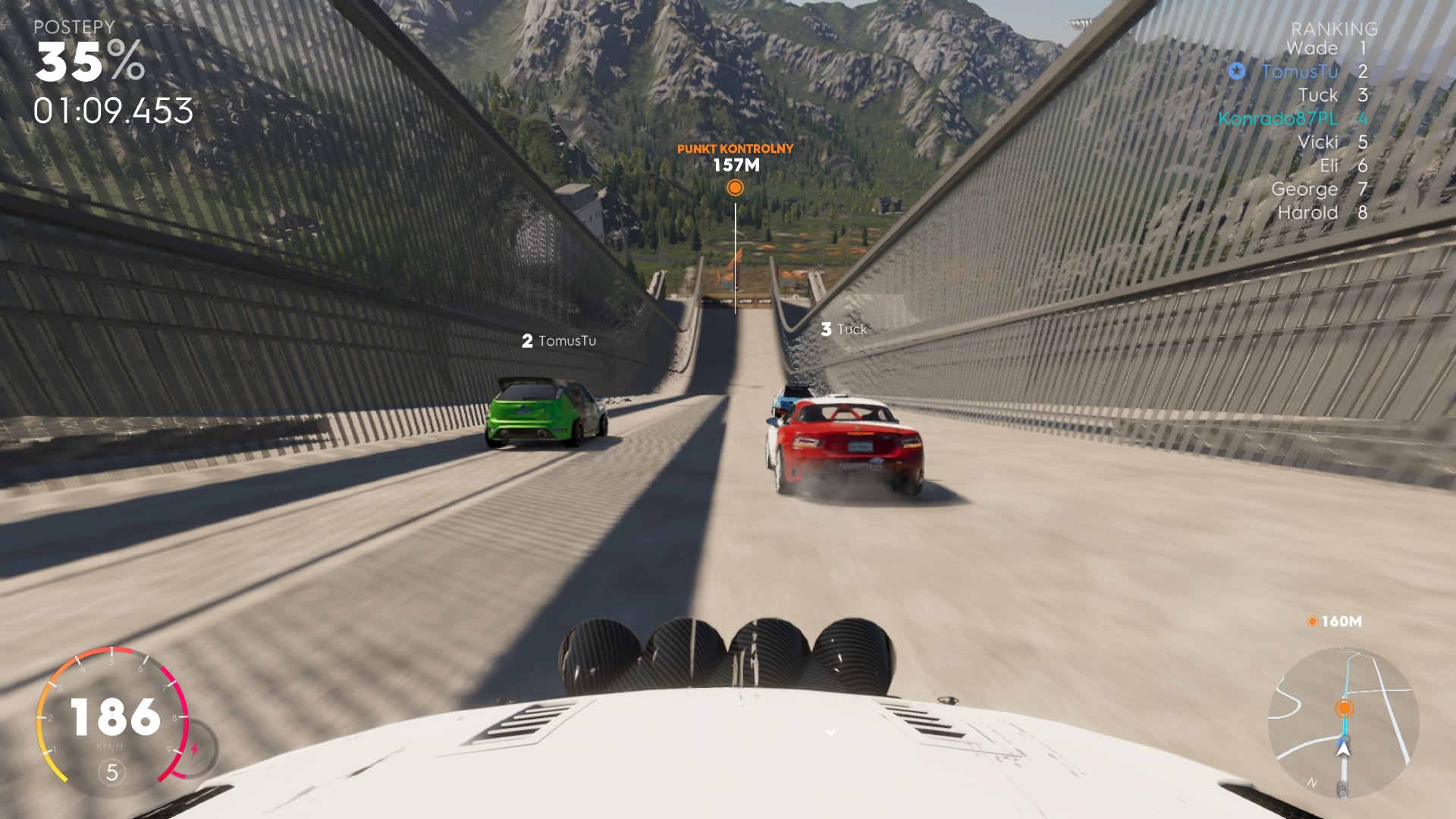Click the Tuck name tag above red car

843,329
